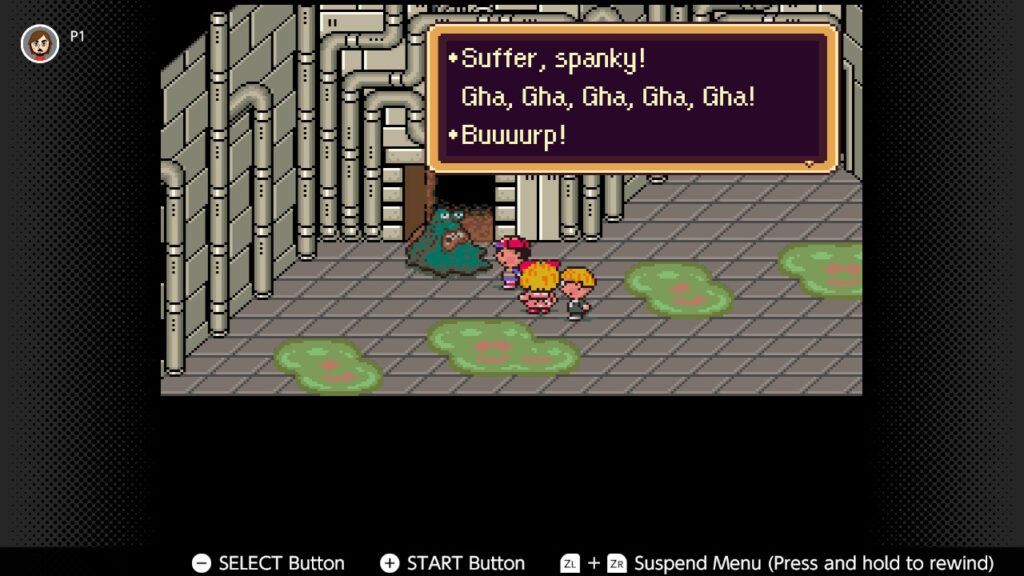1024x576 pixels.
Task: Click the P1 player avatar icon
Action: 40,43
